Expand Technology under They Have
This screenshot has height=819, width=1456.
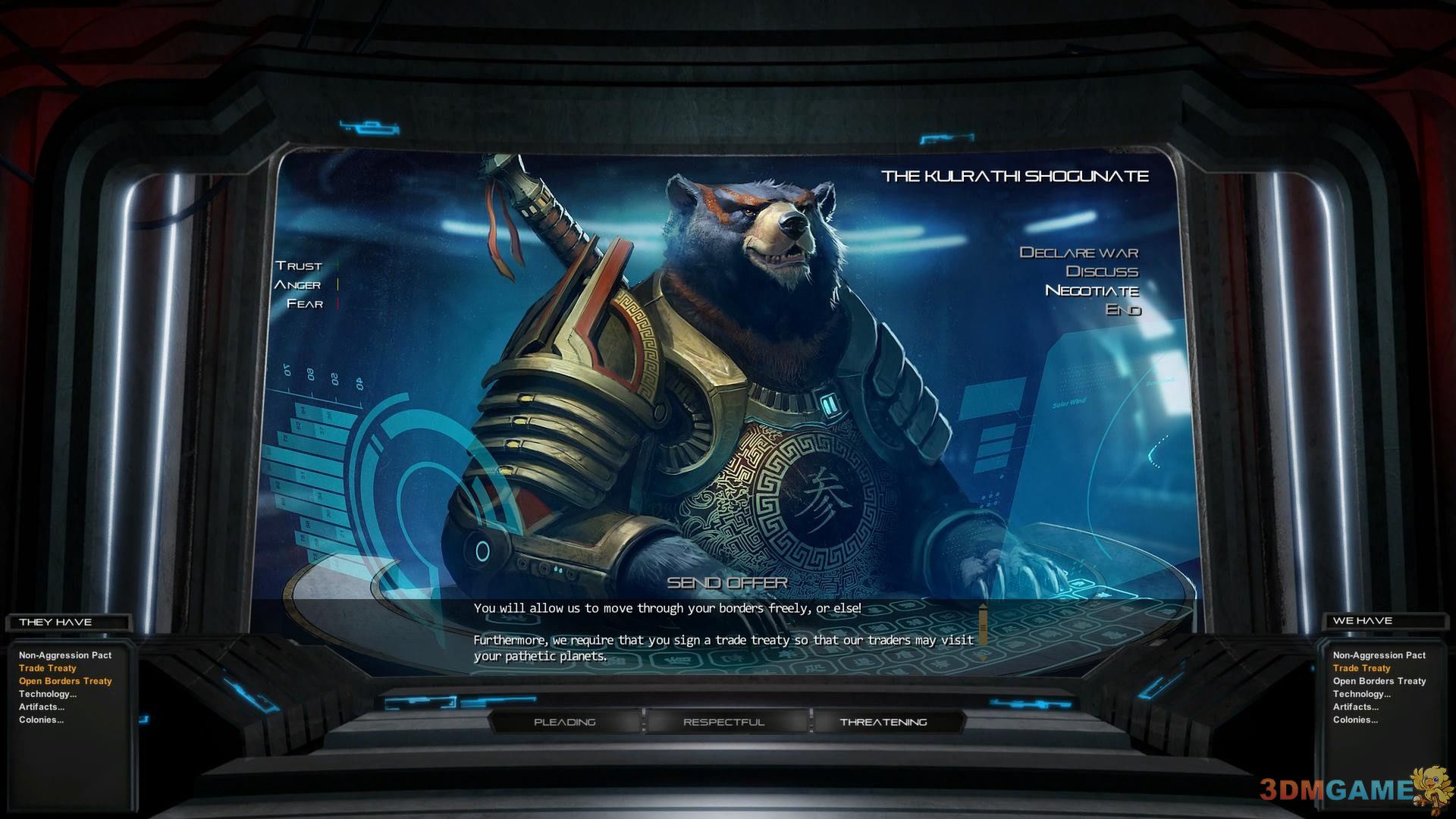pyautogui.click(x=48, y=694)
